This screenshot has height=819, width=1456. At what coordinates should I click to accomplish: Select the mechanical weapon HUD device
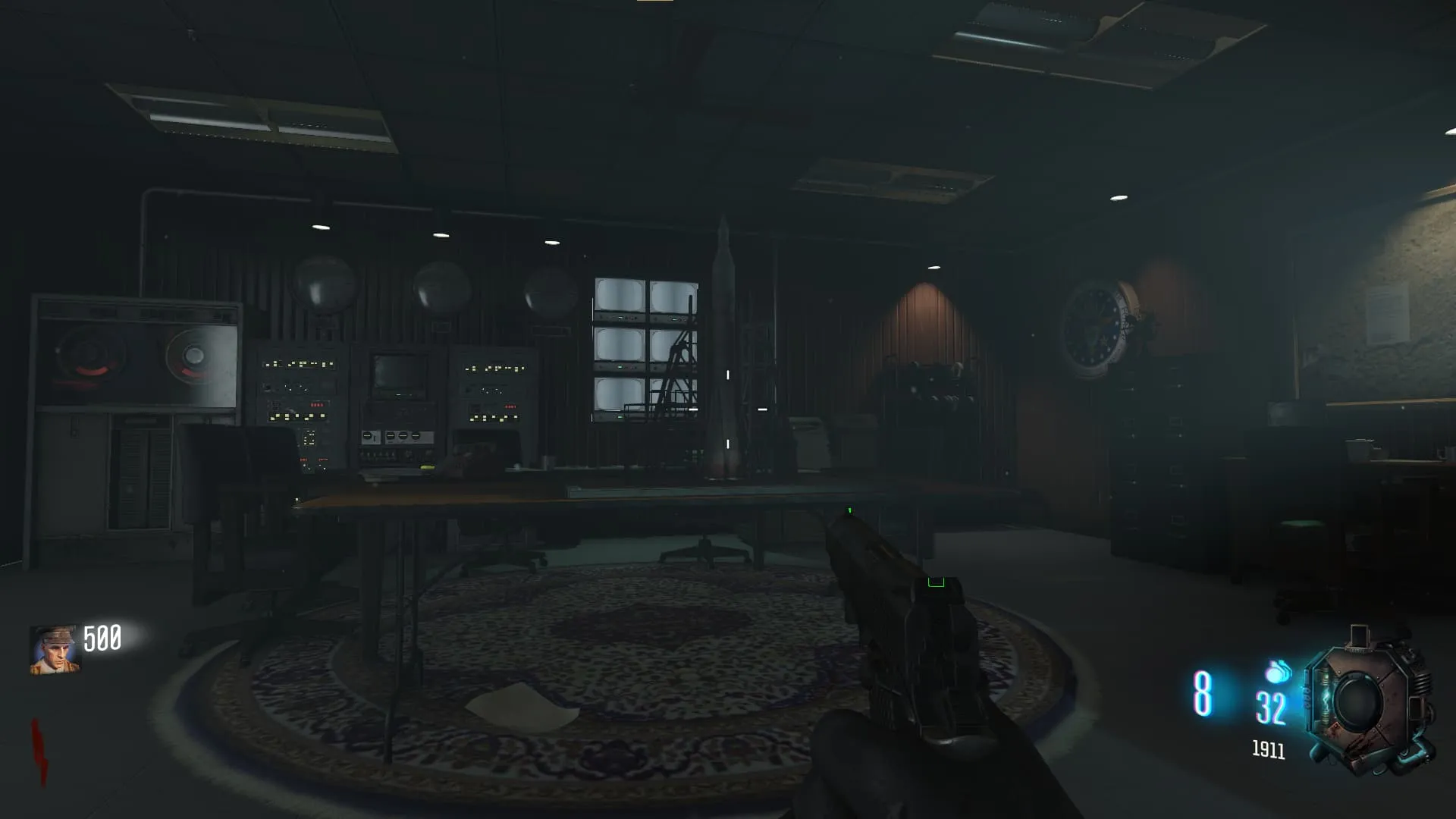1367,703
